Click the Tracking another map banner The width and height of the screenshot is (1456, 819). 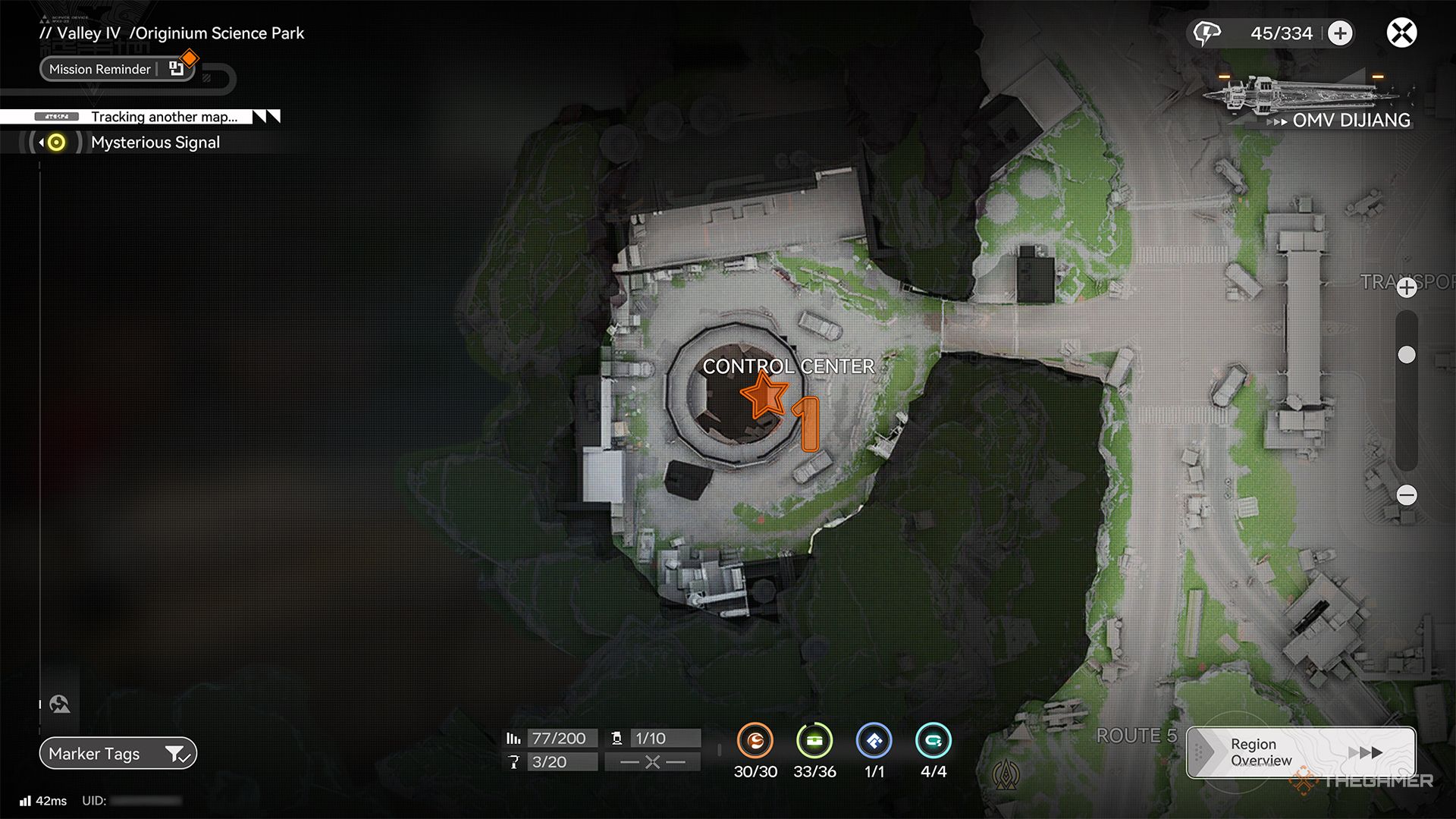tap(163, 117)
